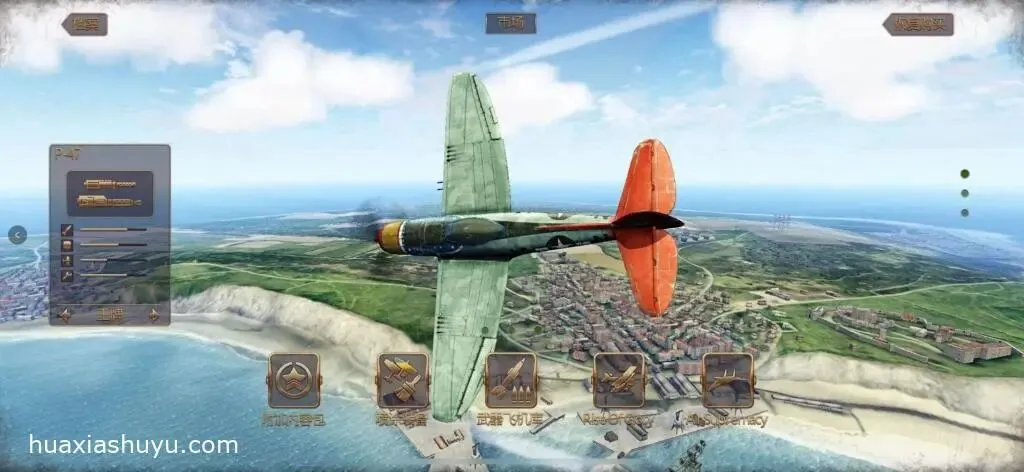Go back with the top-left arrow button
This screenshot has height=472, width=1024.
pyautogui.click(x=84, y=25)
